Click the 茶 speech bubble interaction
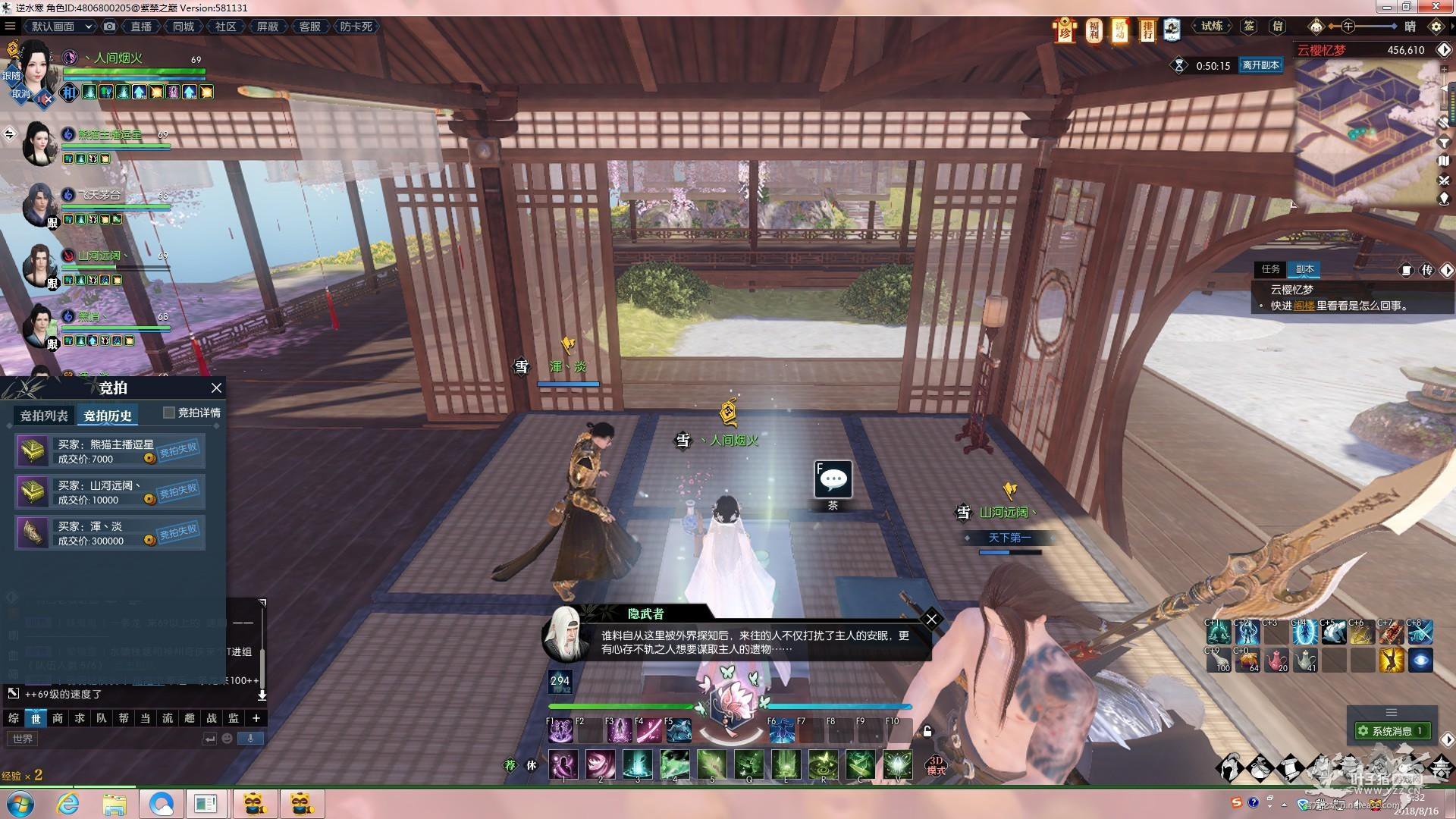This screenshot has height=819, width=1456. [x=833, y=479]
